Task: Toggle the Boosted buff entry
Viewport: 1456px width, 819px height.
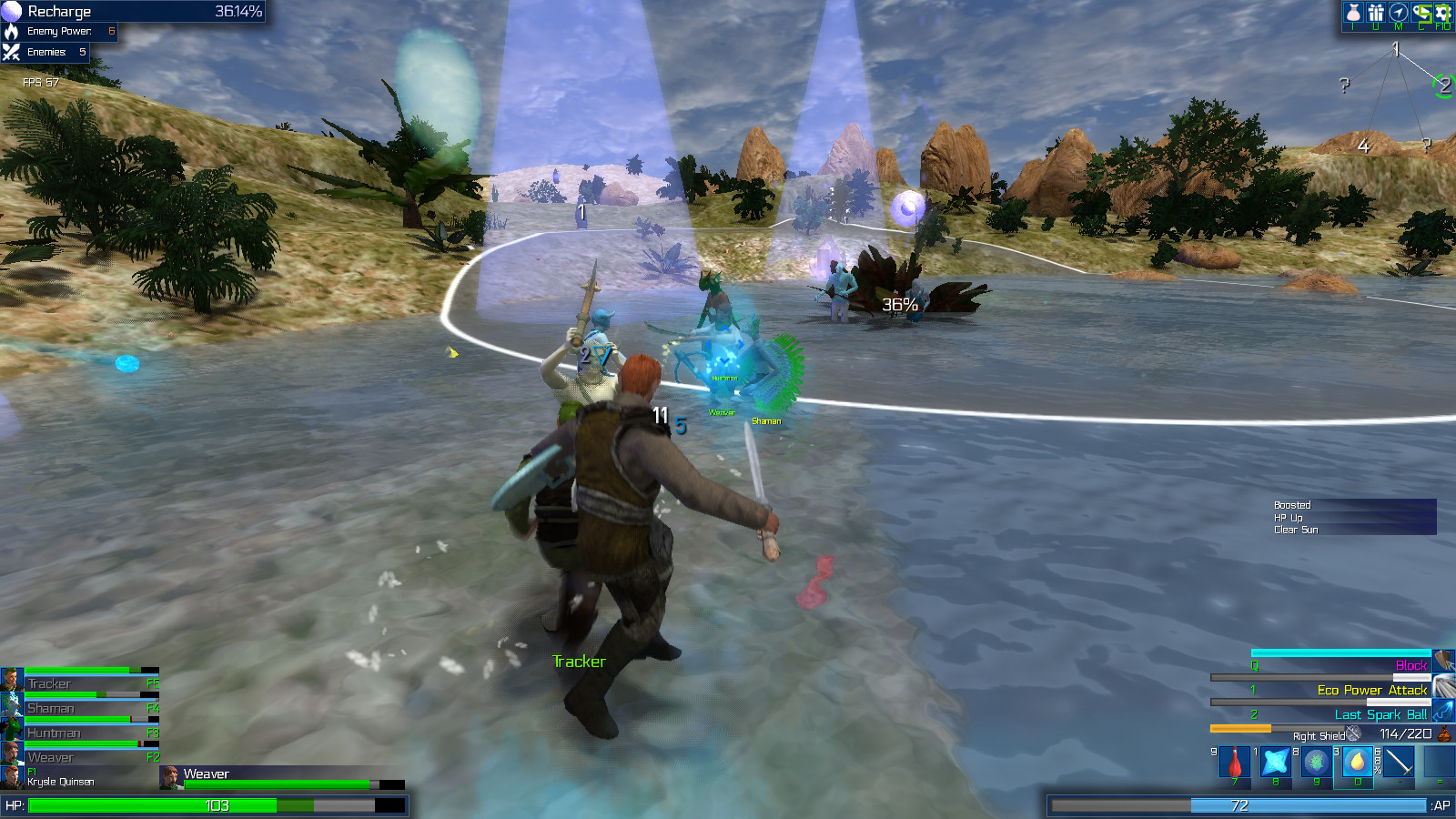Action: click(1292, 504)
